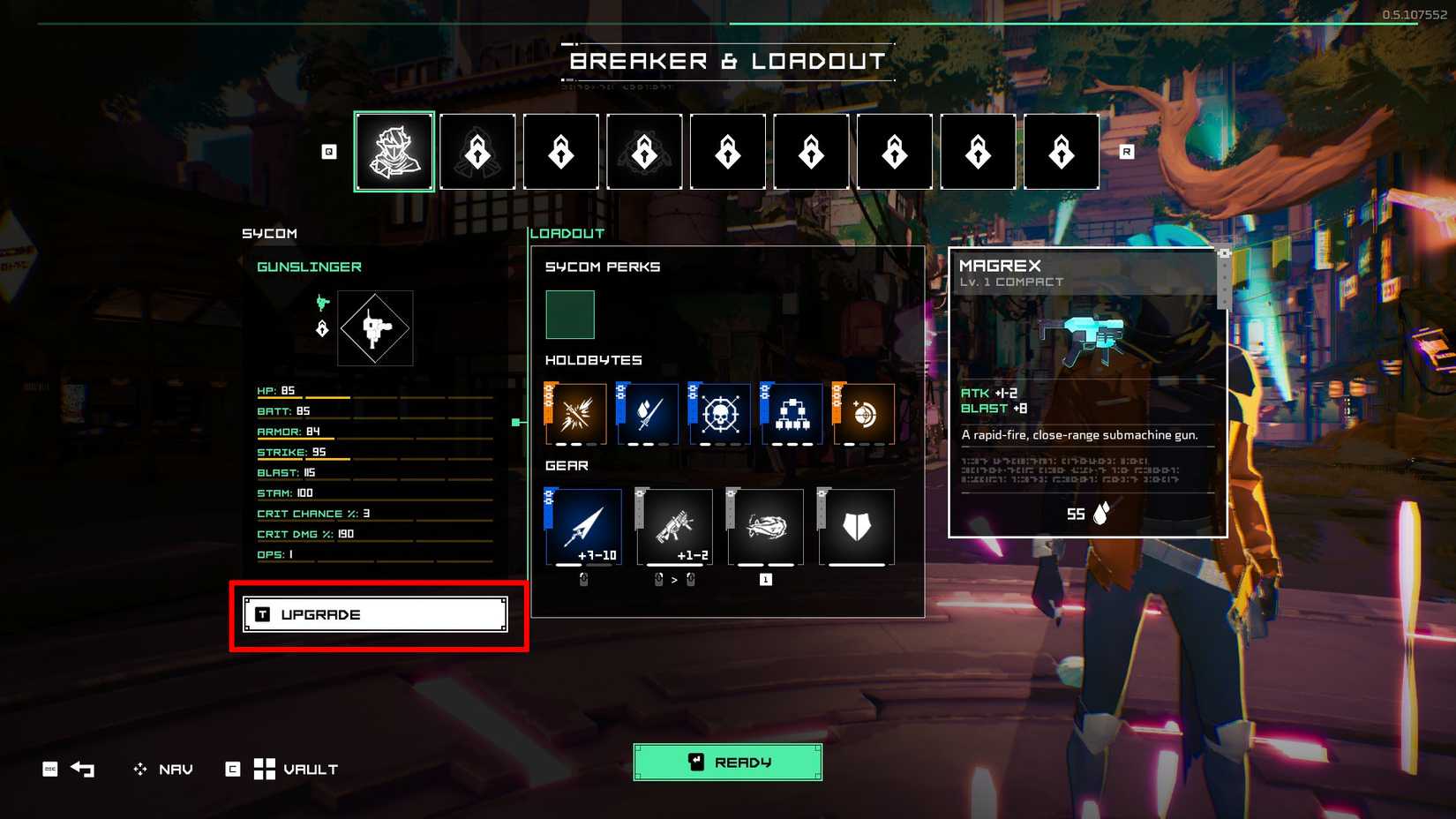Select the shield gear slot
This screenshot has height=819, width=1456.
click(853, 527)
